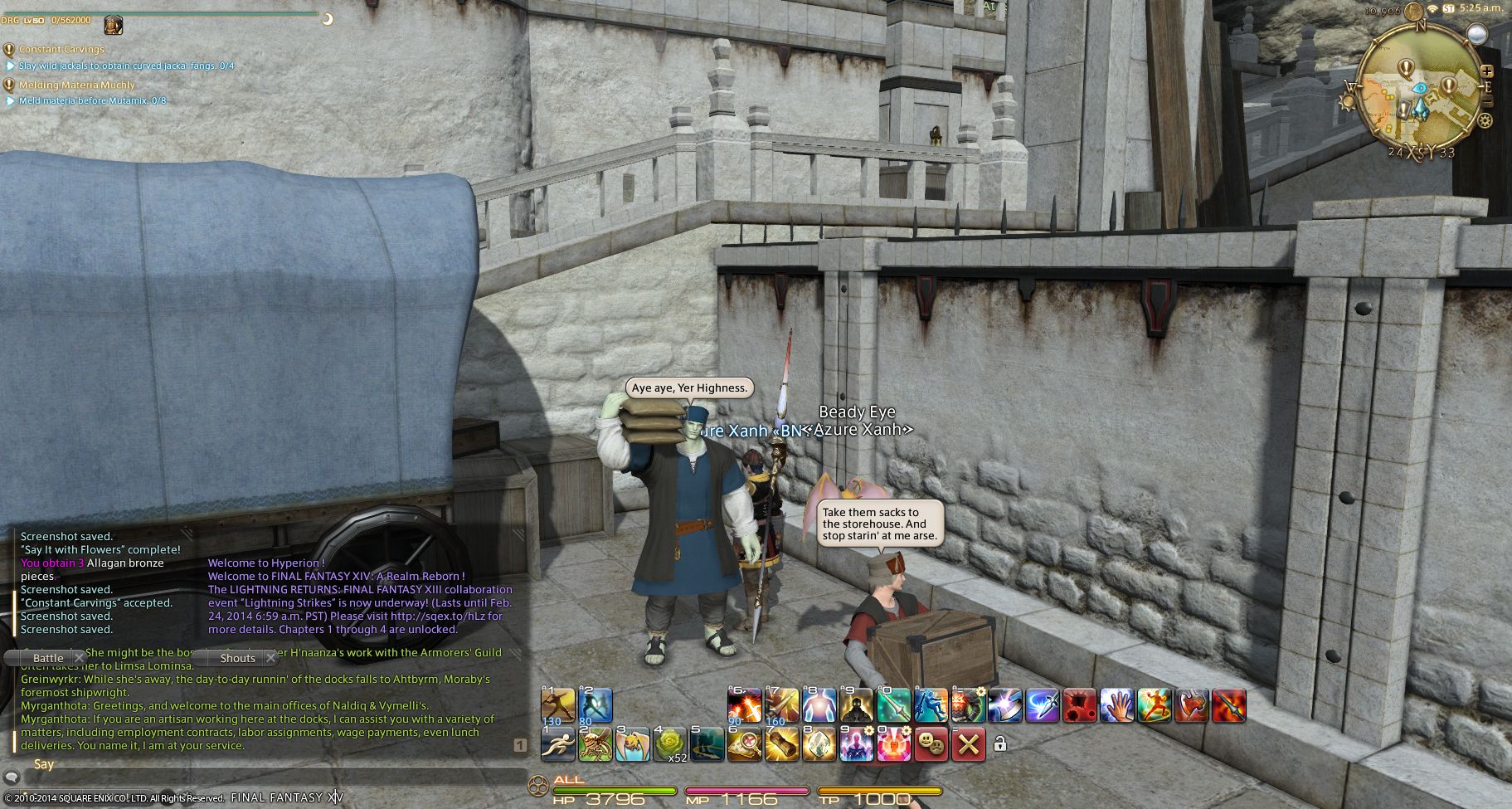This screenshot has width=1512, height=809.
Task: Select the Melding Materia Muchly quest entry
Action: 76,85
